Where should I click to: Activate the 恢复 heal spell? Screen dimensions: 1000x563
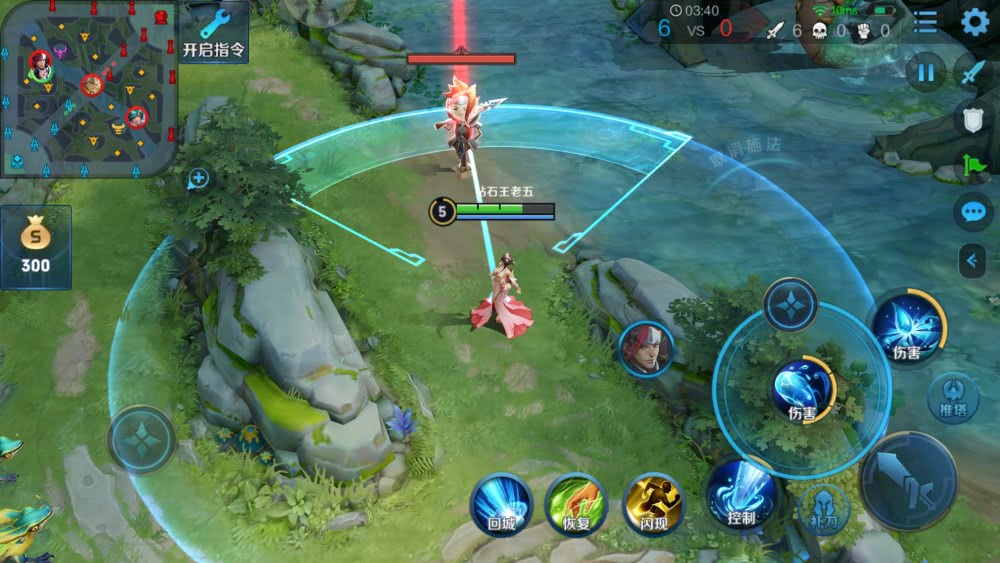[x=576, y=503]
